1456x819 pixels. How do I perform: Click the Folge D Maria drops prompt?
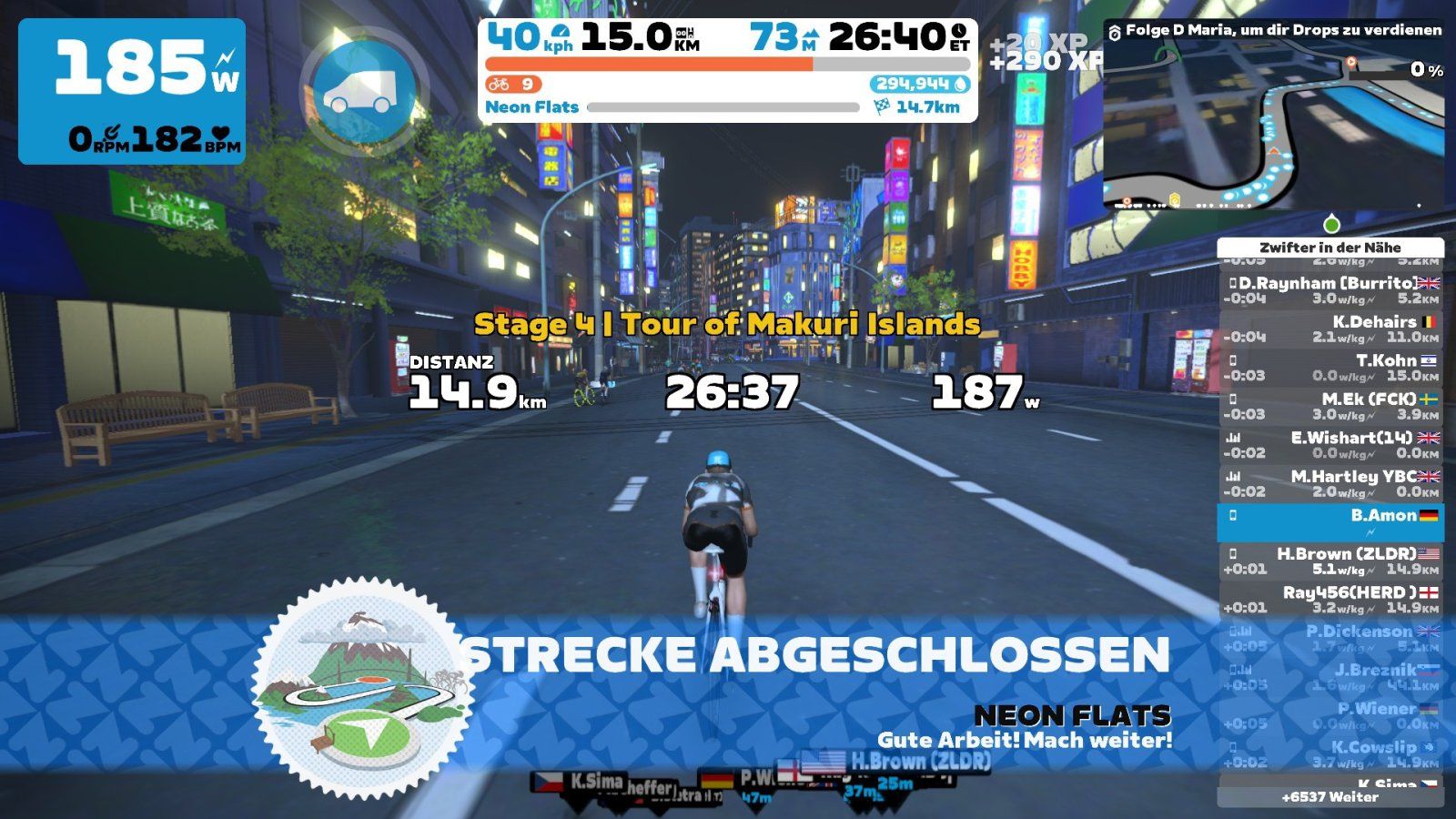point(1274,30)
